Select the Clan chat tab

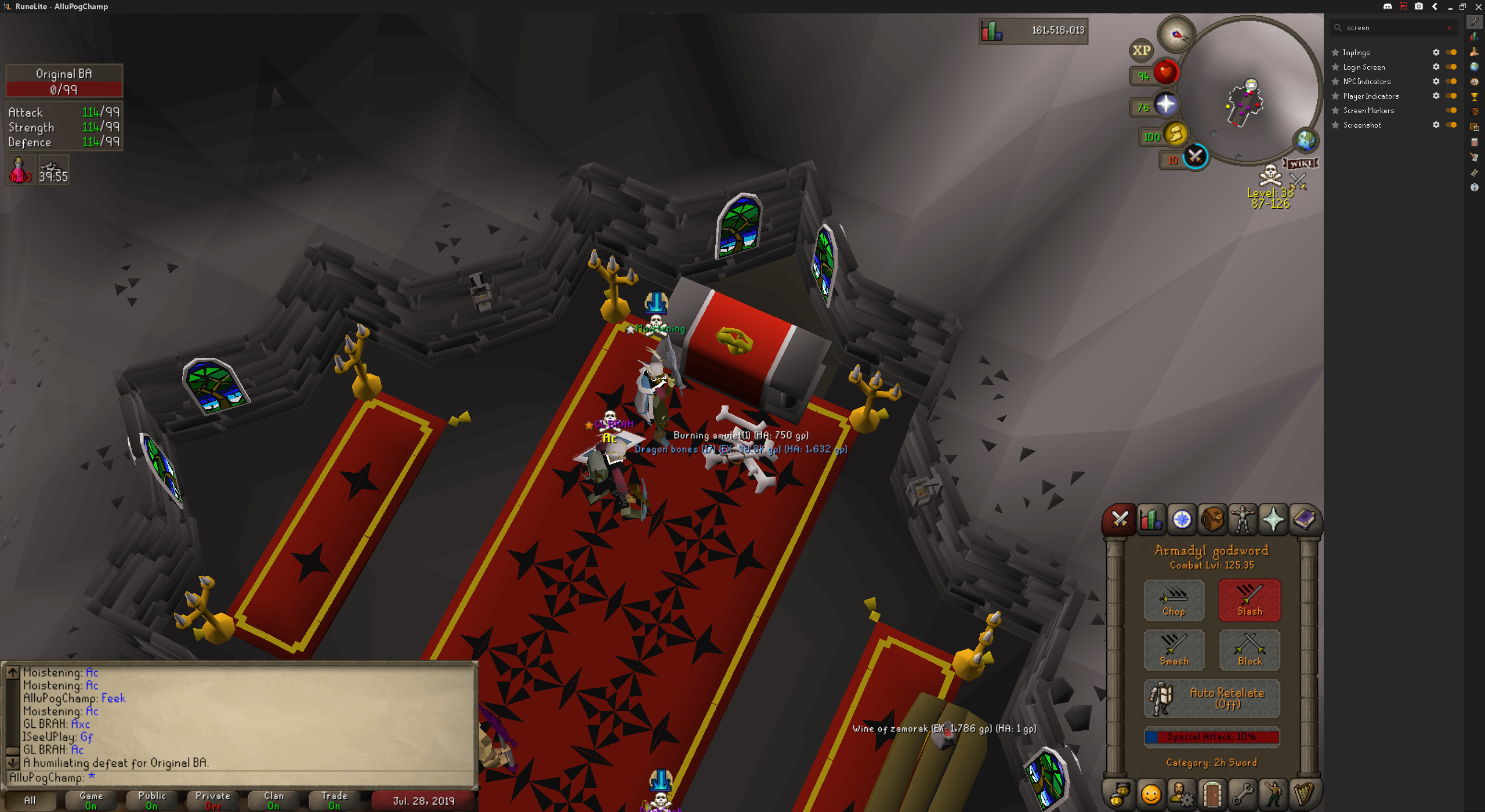click(x=274, y=800)
